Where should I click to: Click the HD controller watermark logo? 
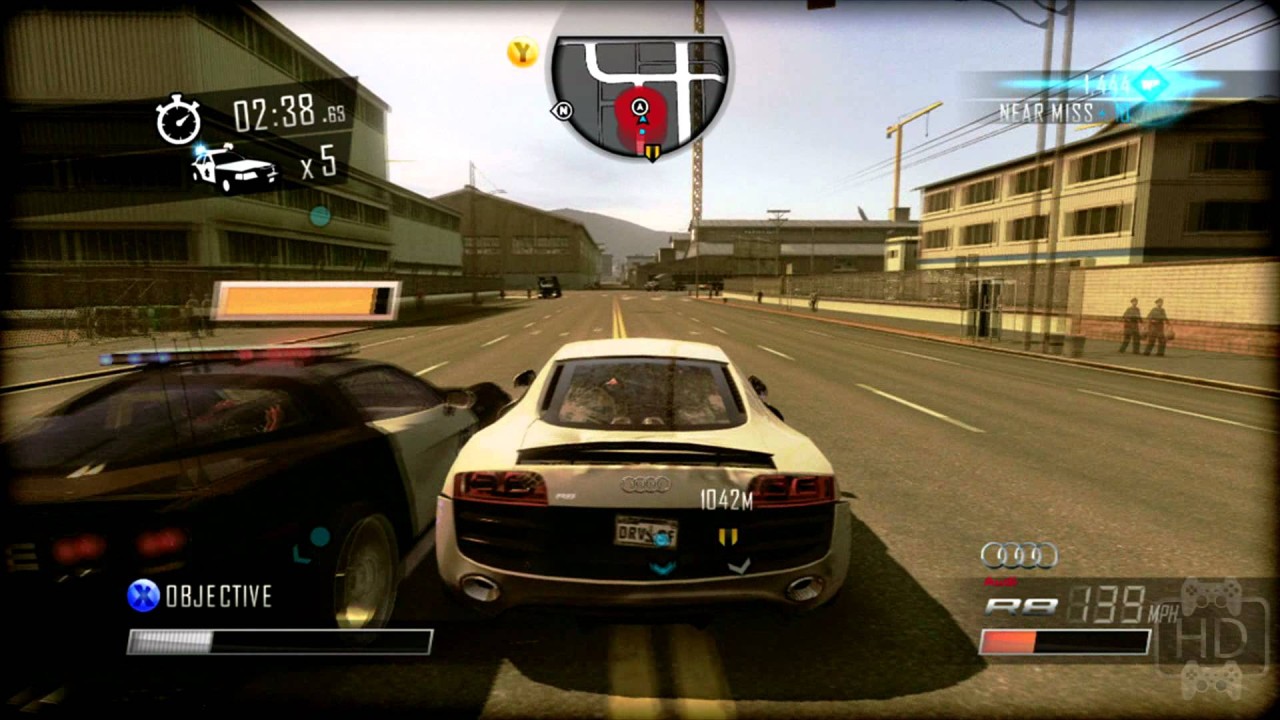point(1213,638)
